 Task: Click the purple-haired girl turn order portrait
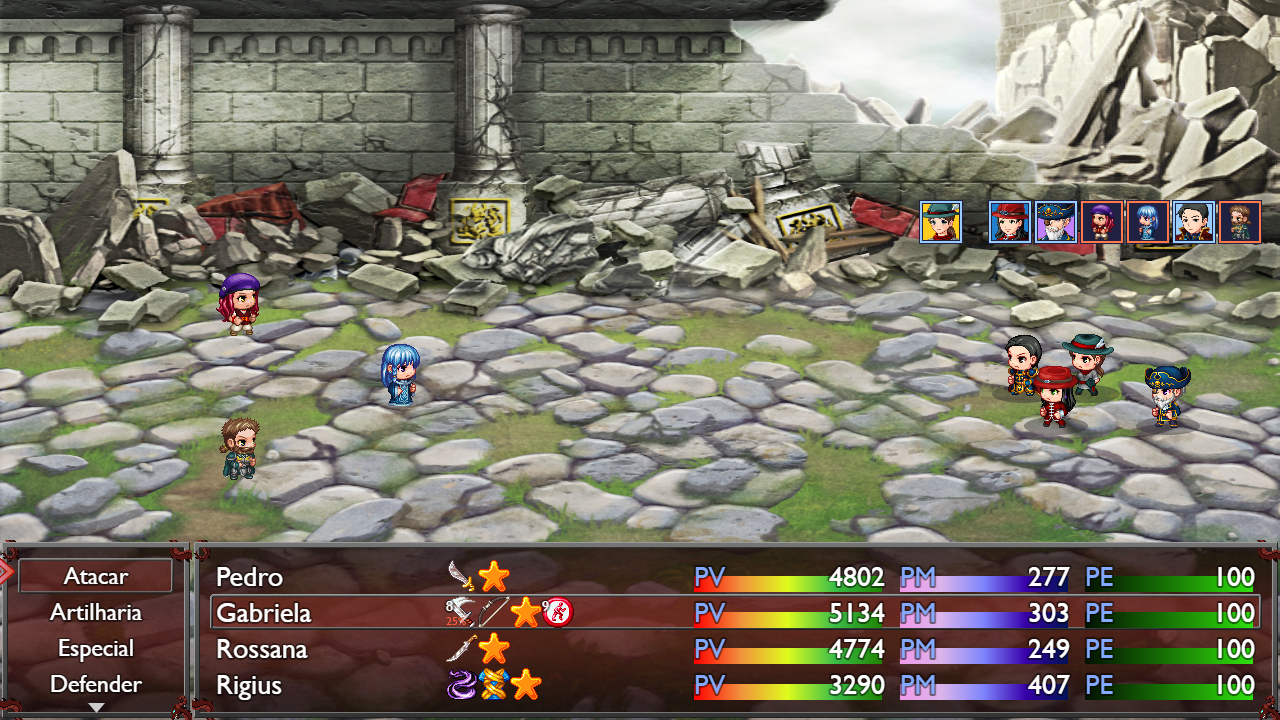click(x=1102, y=222)
